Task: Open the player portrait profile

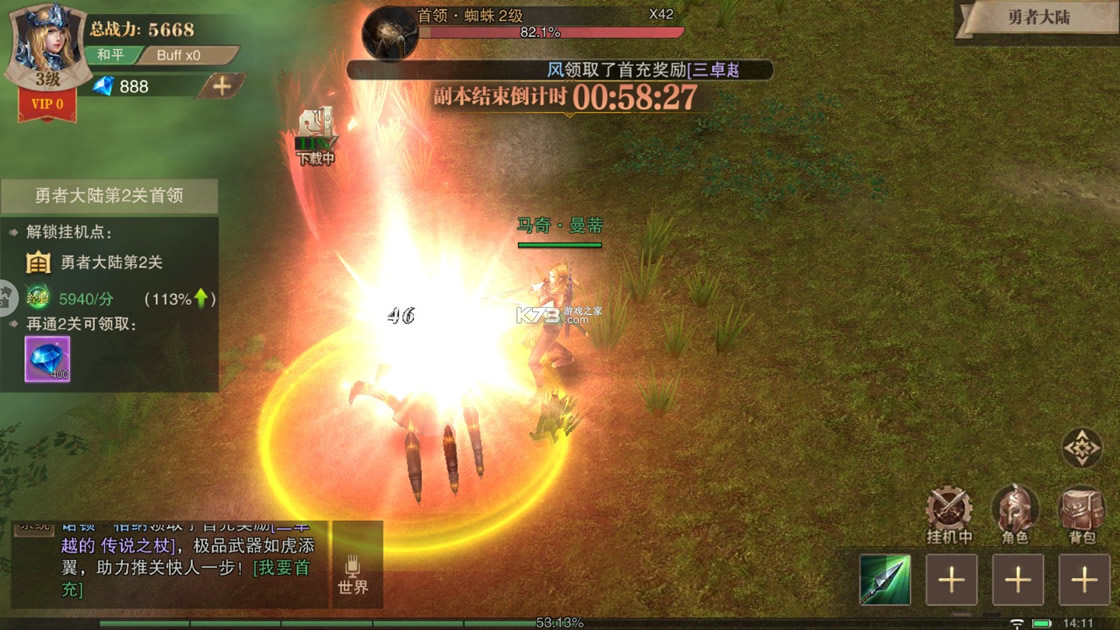Action: point(47,45)
